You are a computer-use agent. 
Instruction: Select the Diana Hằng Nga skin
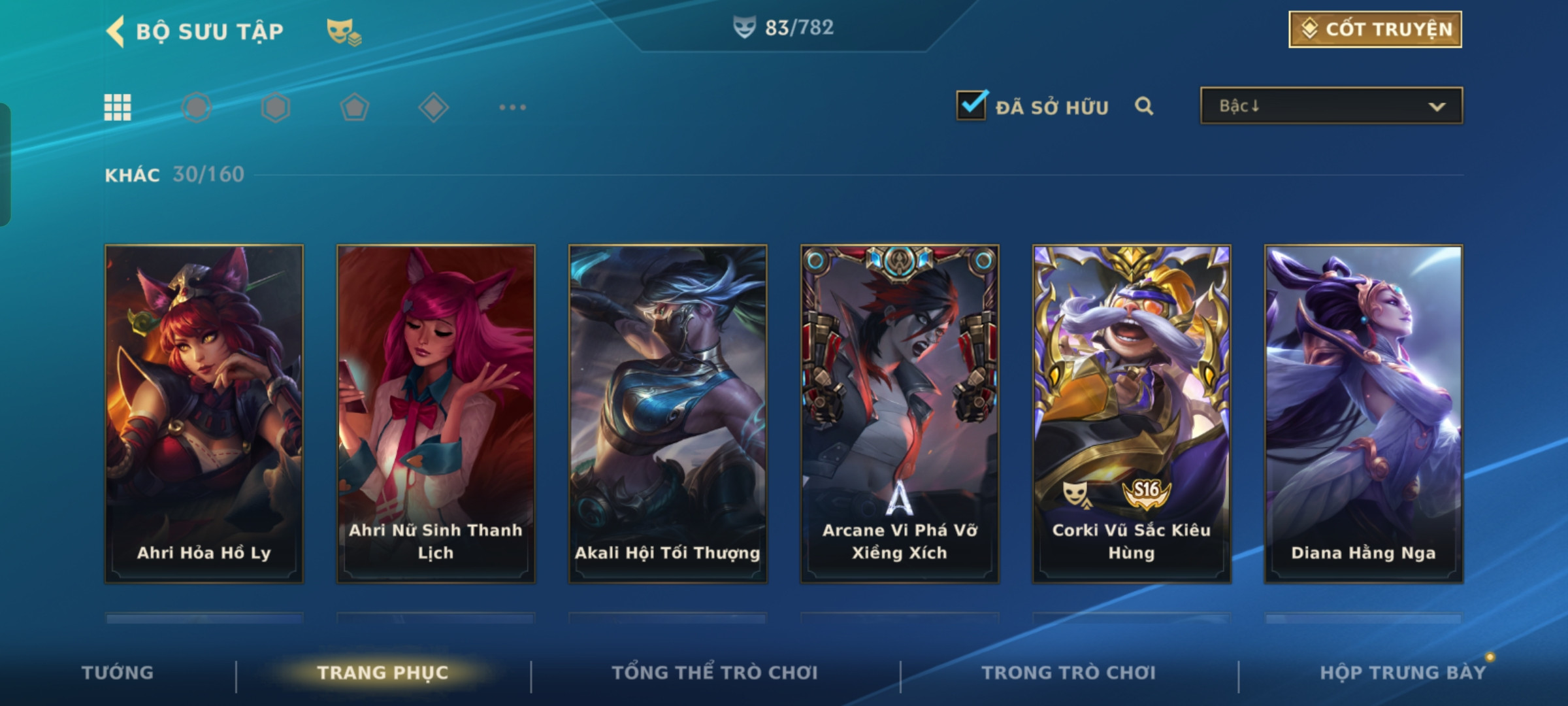1364,413
